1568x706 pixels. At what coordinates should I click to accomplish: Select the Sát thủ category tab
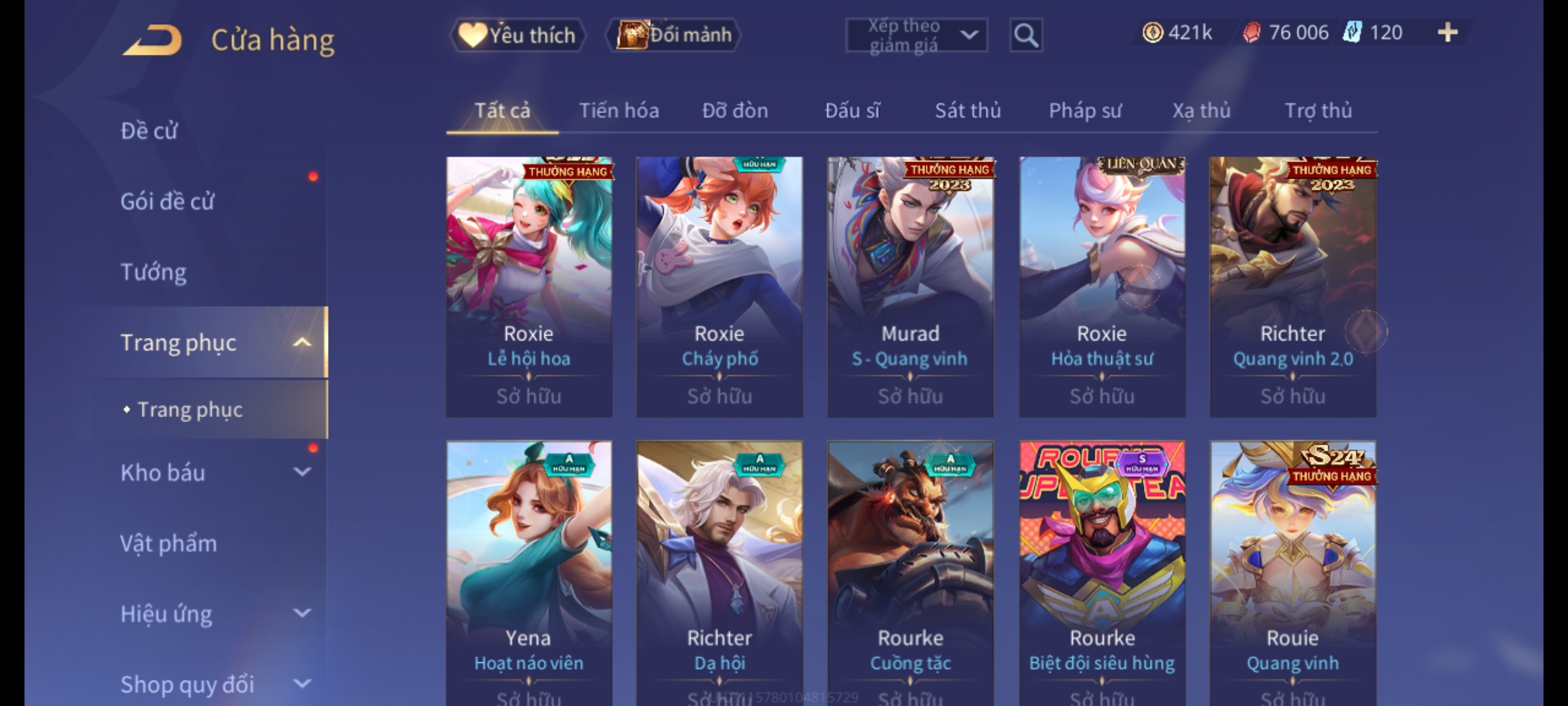pyautogui.click(x=968, y=110)
